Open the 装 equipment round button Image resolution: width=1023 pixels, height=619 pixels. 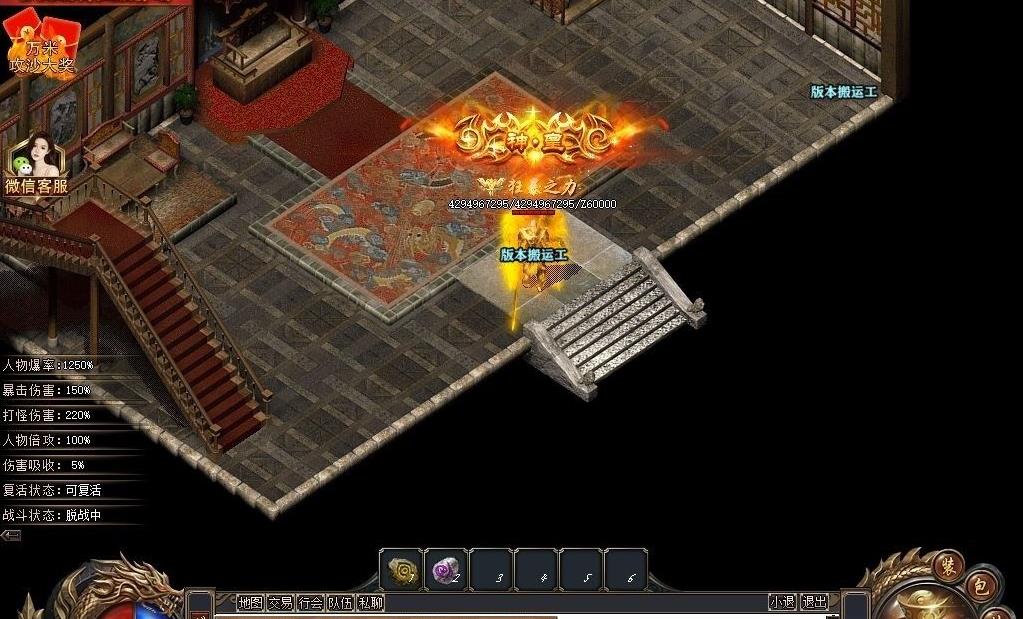tap(948, 564)
